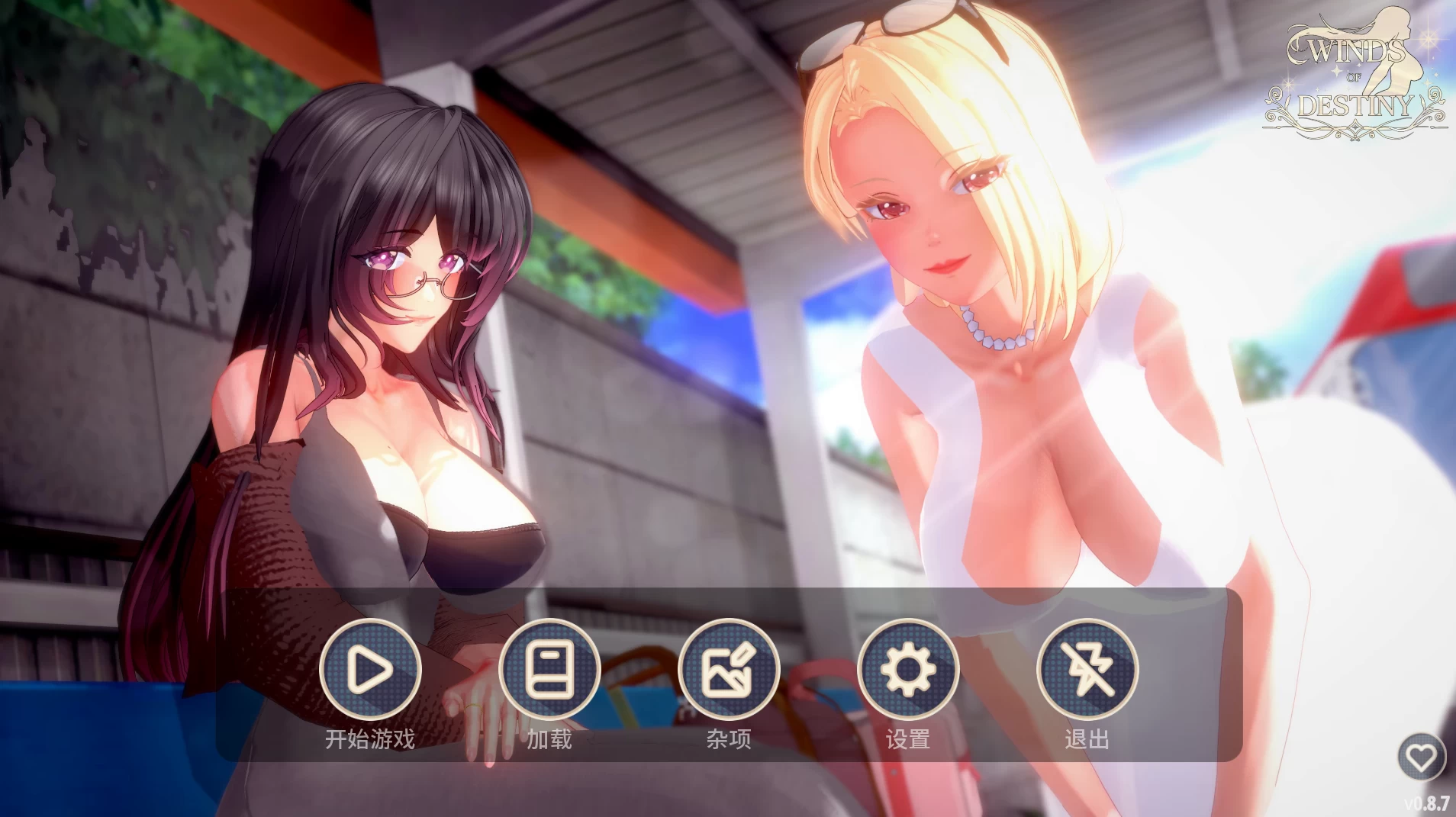
Task: Open the load screen via the book icon
Action: [550, 670]
